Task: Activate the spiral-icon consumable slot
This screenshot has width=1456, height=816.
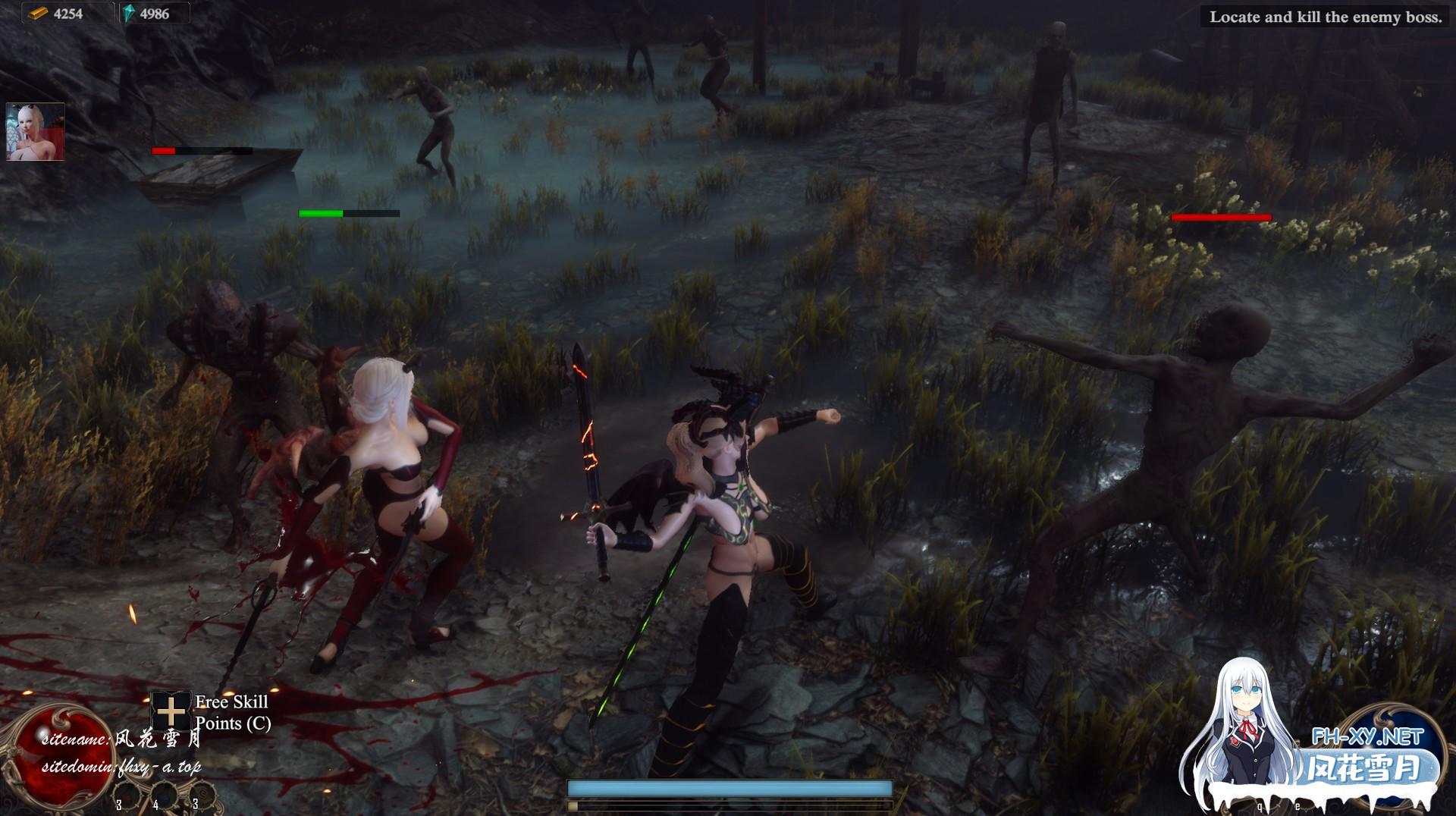Action: pyautogui.click(x=202, y=796)
